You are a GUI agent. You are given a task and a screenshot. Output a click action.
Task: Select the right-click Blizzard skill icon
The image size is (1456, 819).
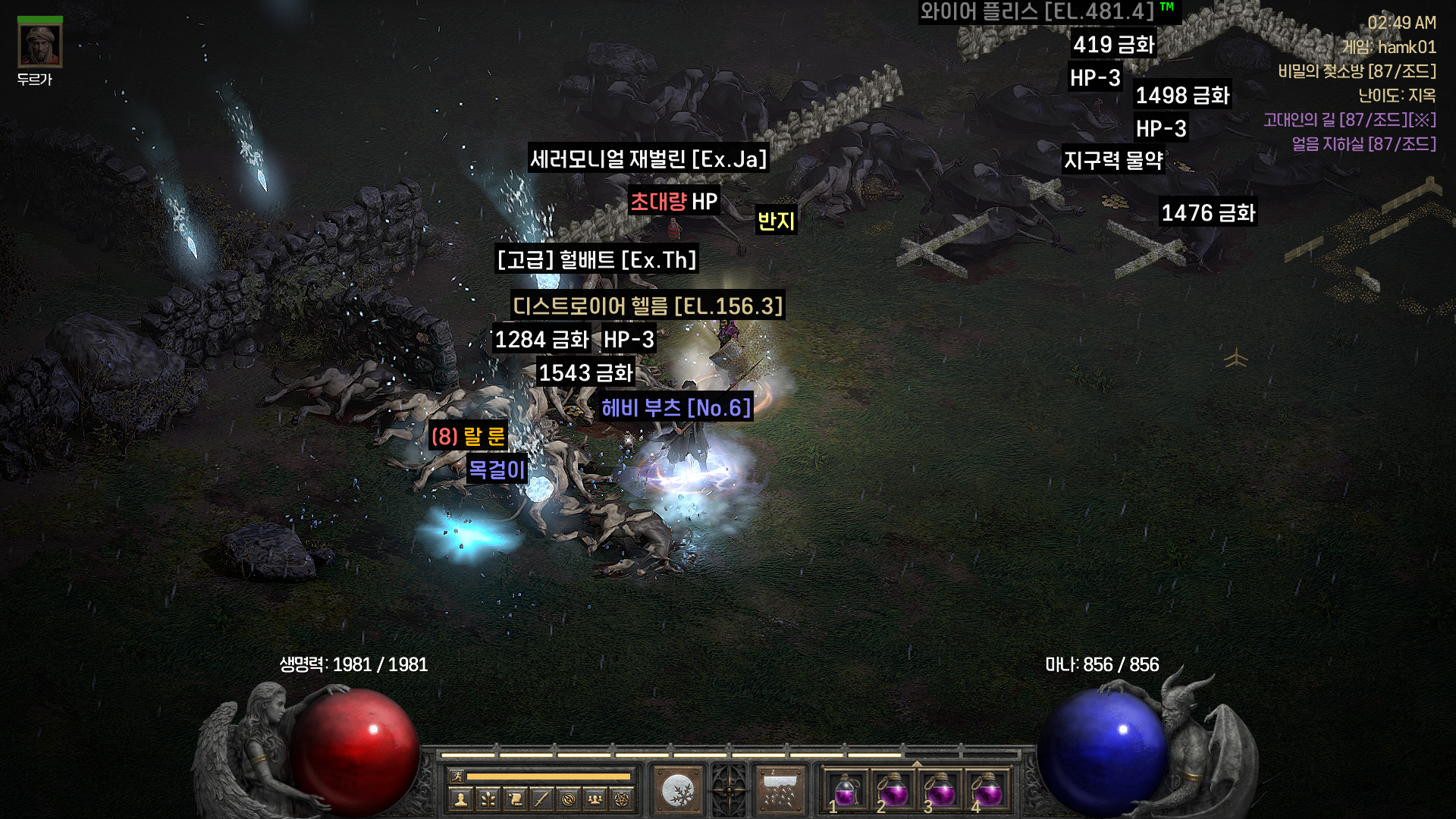coord(781,791)
